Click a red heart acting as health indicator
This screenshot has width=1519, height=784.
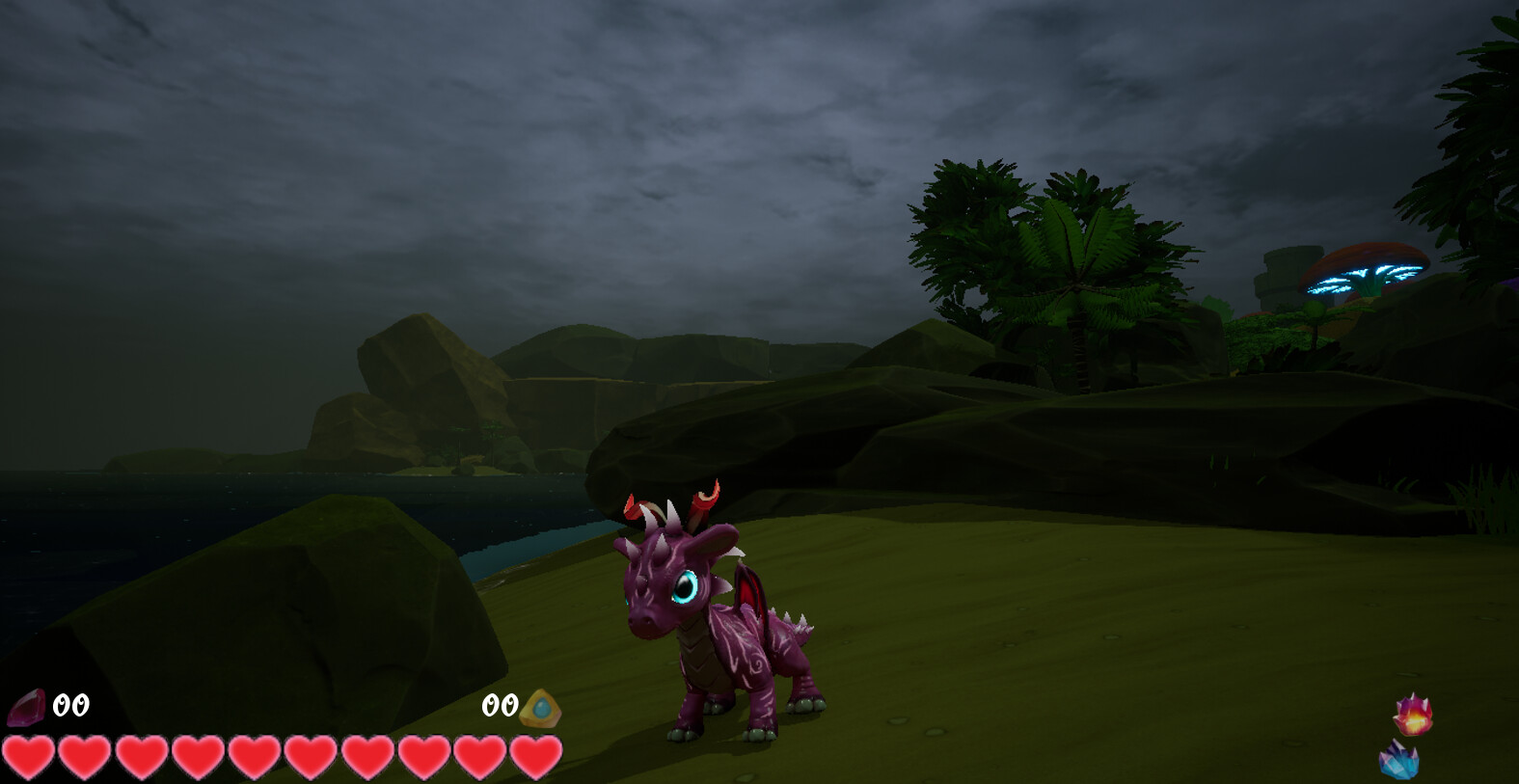pyautogui.click(x=142, y=757)
